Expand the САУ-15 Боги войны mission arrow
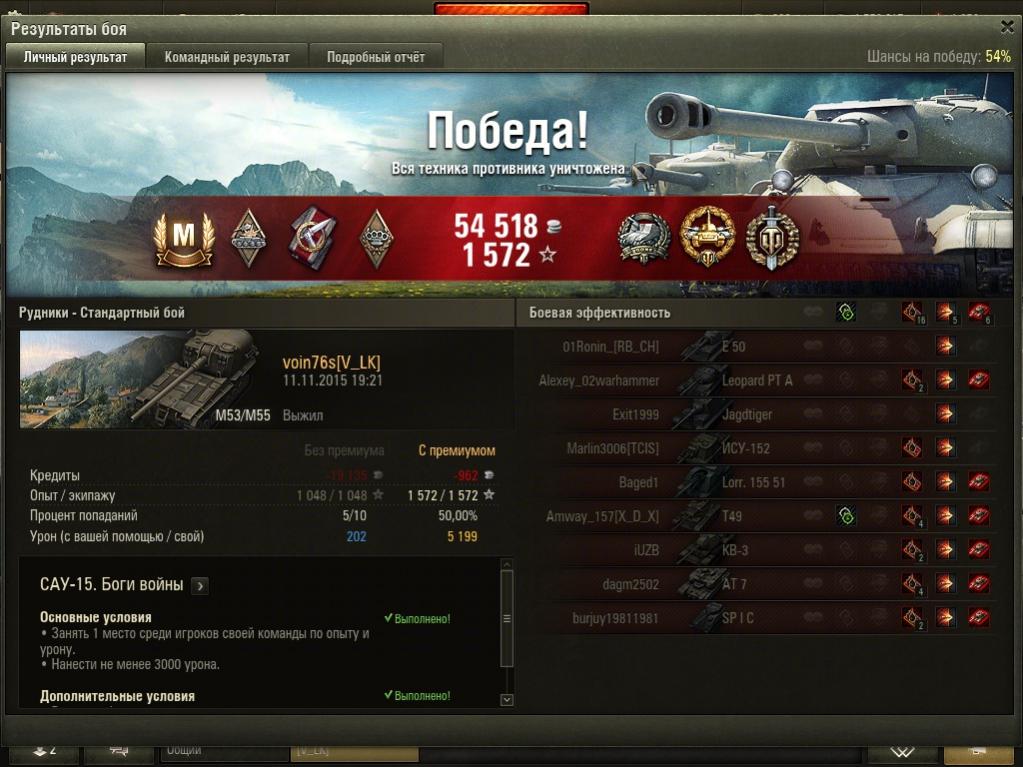1023x767 pixels. point(200,586)
